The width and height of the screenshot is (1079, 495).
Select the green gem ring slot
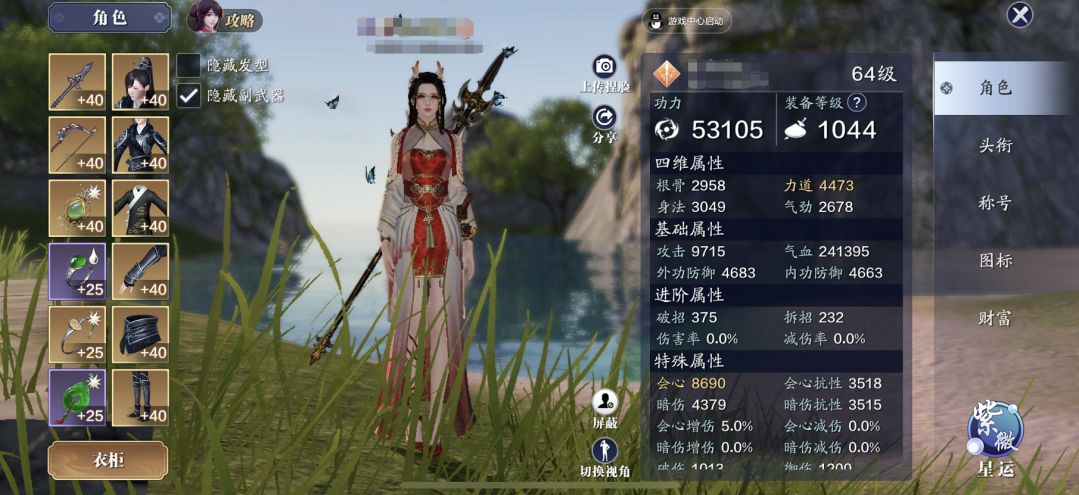[77, 271]
